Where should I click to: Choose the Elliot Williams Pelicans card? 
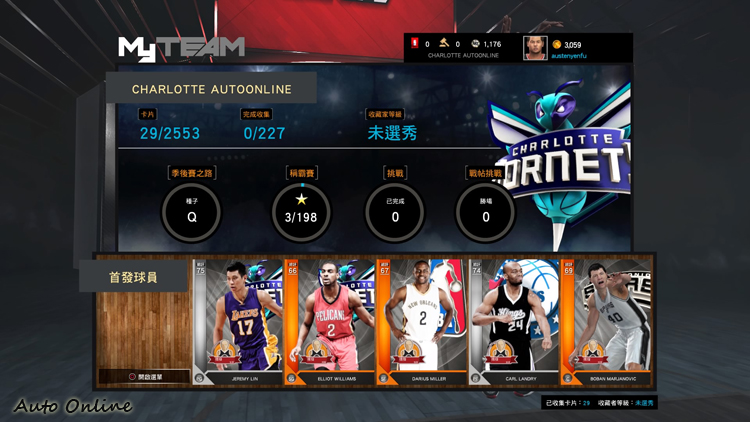click(330, 322)
